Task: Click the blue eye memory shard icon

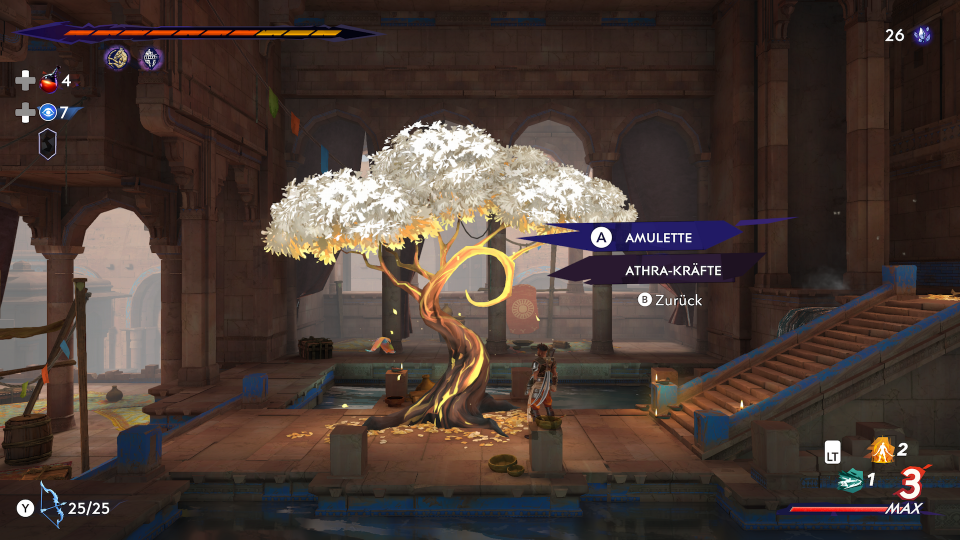Action: (x=47, y=113)
